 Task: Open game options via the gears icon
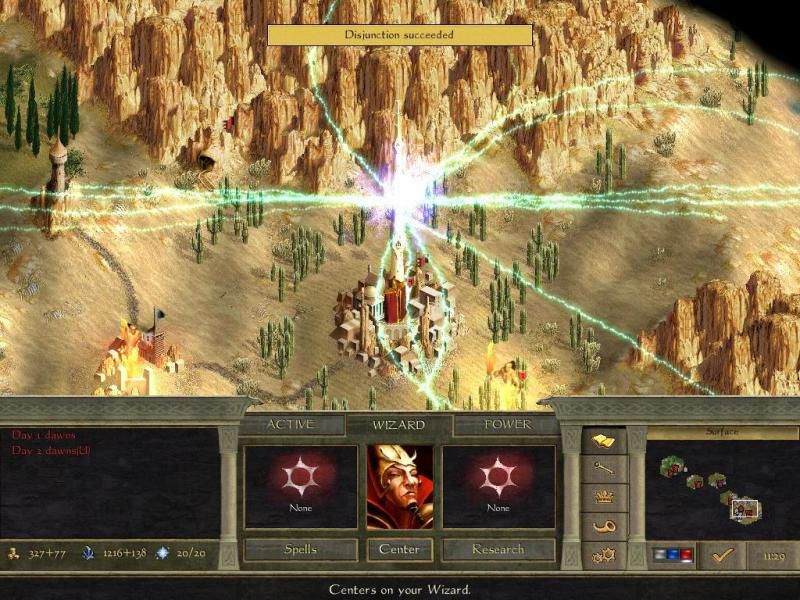tap(604, 554)
